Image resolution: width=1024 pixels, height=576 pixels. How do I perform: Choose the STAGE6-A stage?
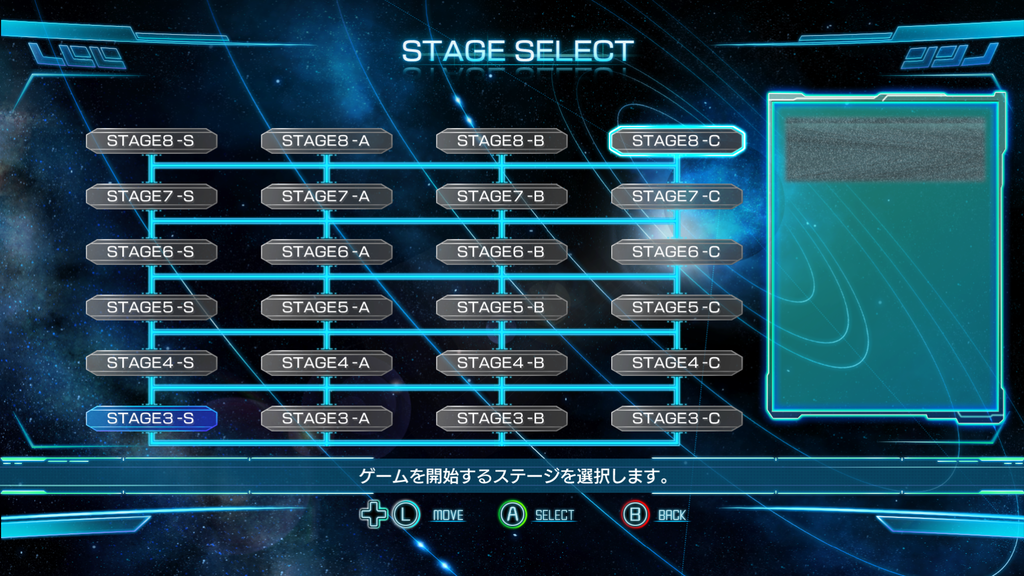[326, 252]
